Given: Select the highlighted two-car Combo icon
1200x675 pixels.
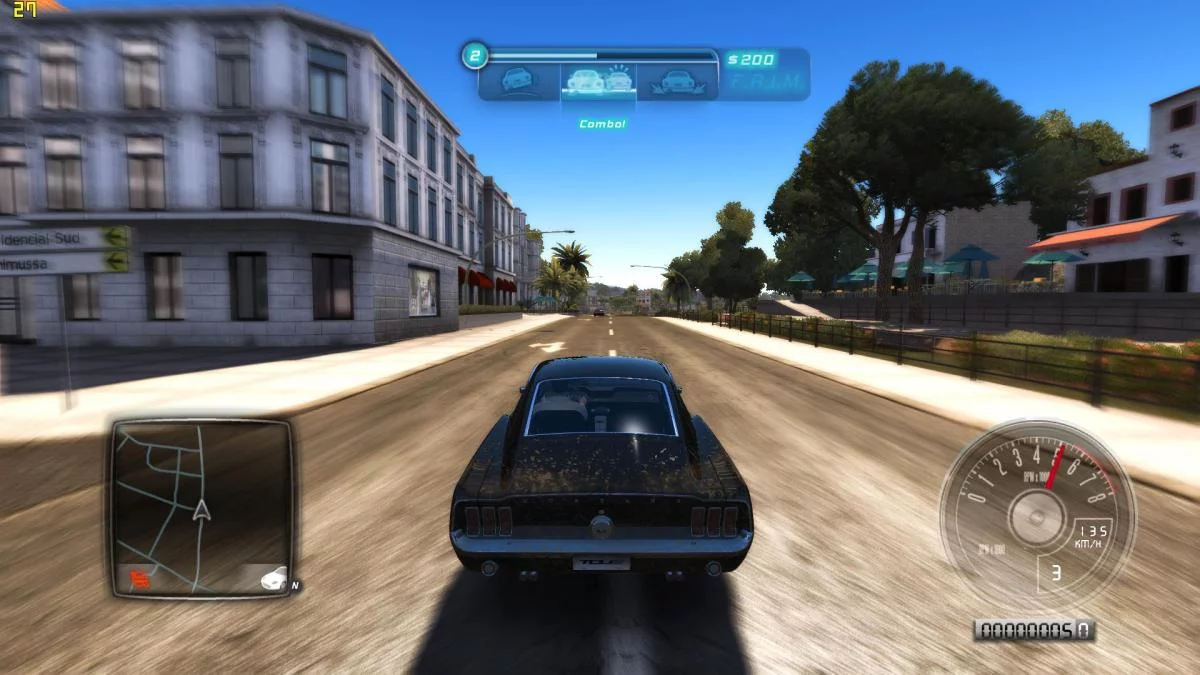Looking at the screenshot, I should pyautogui.click(x=597, y=80).
